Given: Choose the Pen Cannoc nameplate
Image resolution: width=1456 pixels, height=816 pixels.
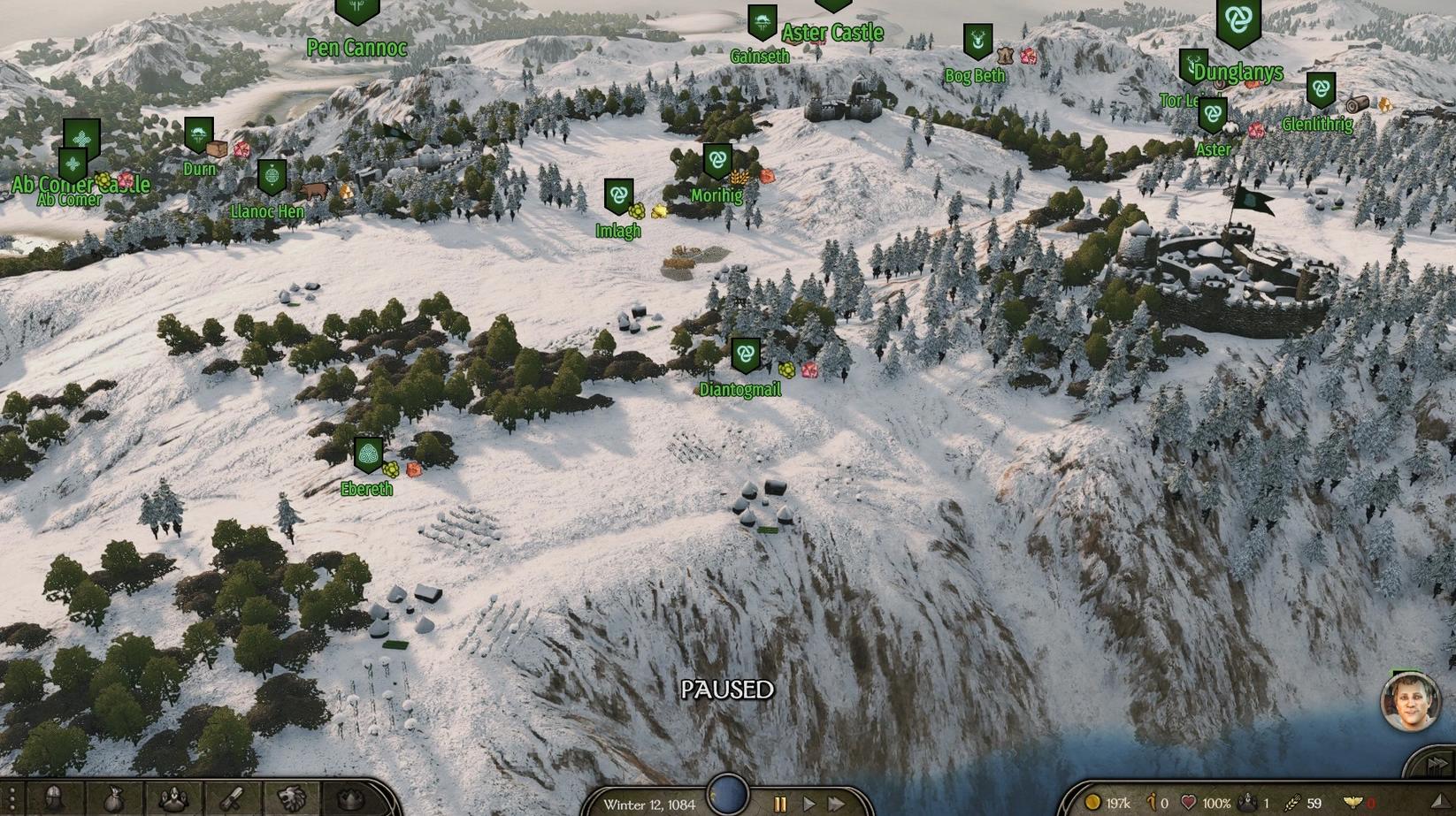Looking at the screenshot, I should point(356,47).
